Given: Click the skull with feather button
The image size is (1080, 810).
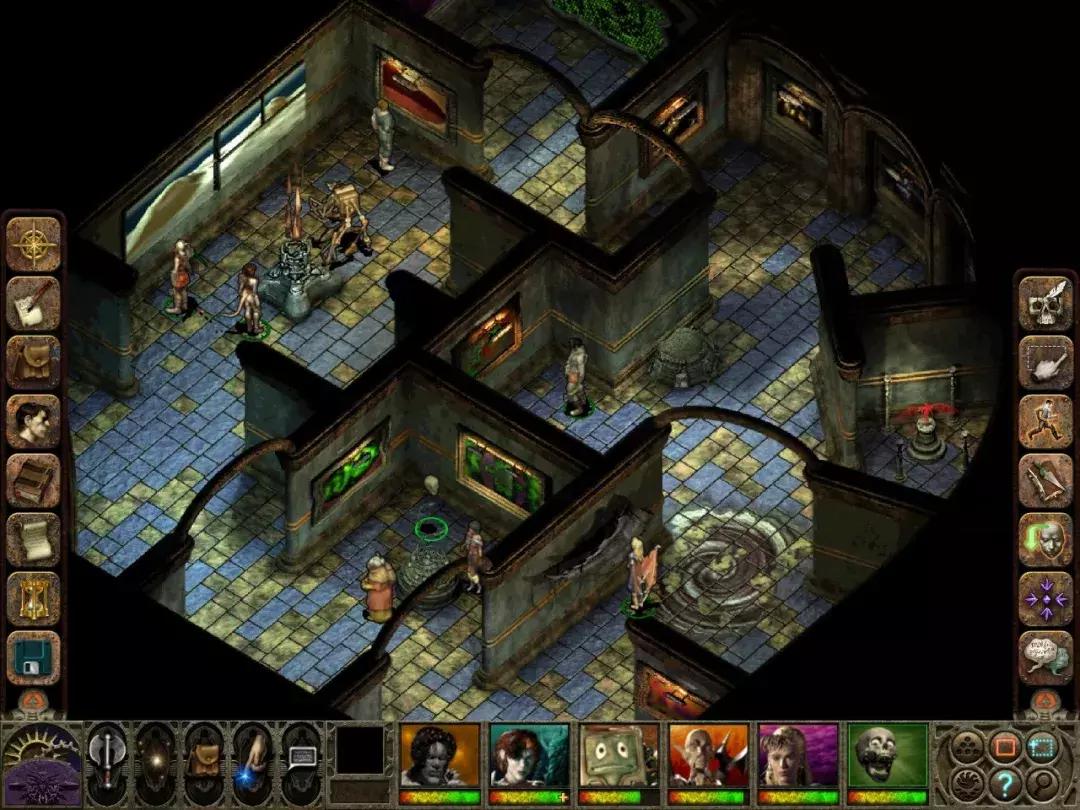Looking at the screenshot, I should pos(1045,303).
